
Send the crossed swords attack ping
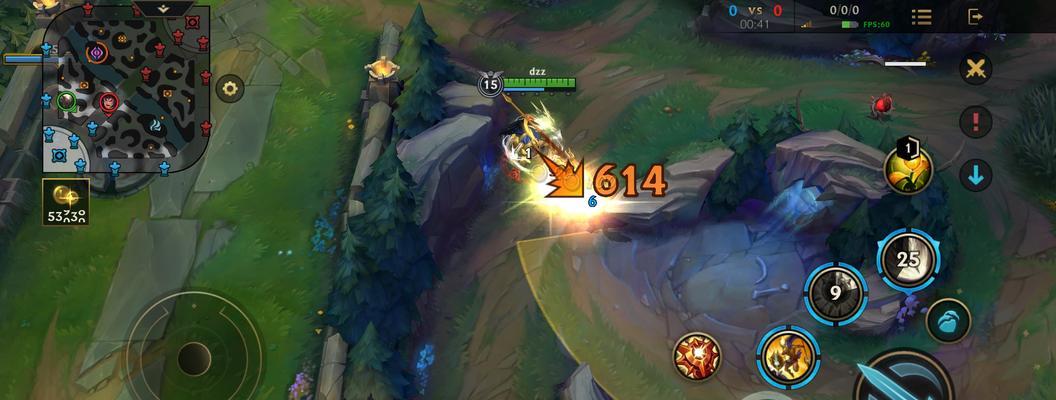(976, 69)
